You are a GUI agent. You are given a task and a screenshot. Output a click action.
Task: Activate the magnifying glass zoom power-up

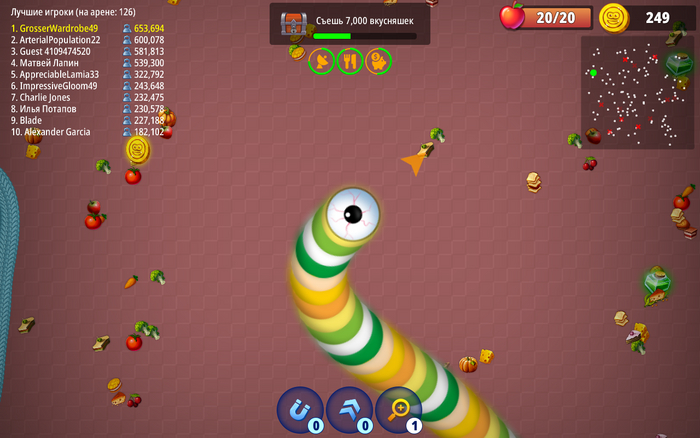(x=398, y=409)
